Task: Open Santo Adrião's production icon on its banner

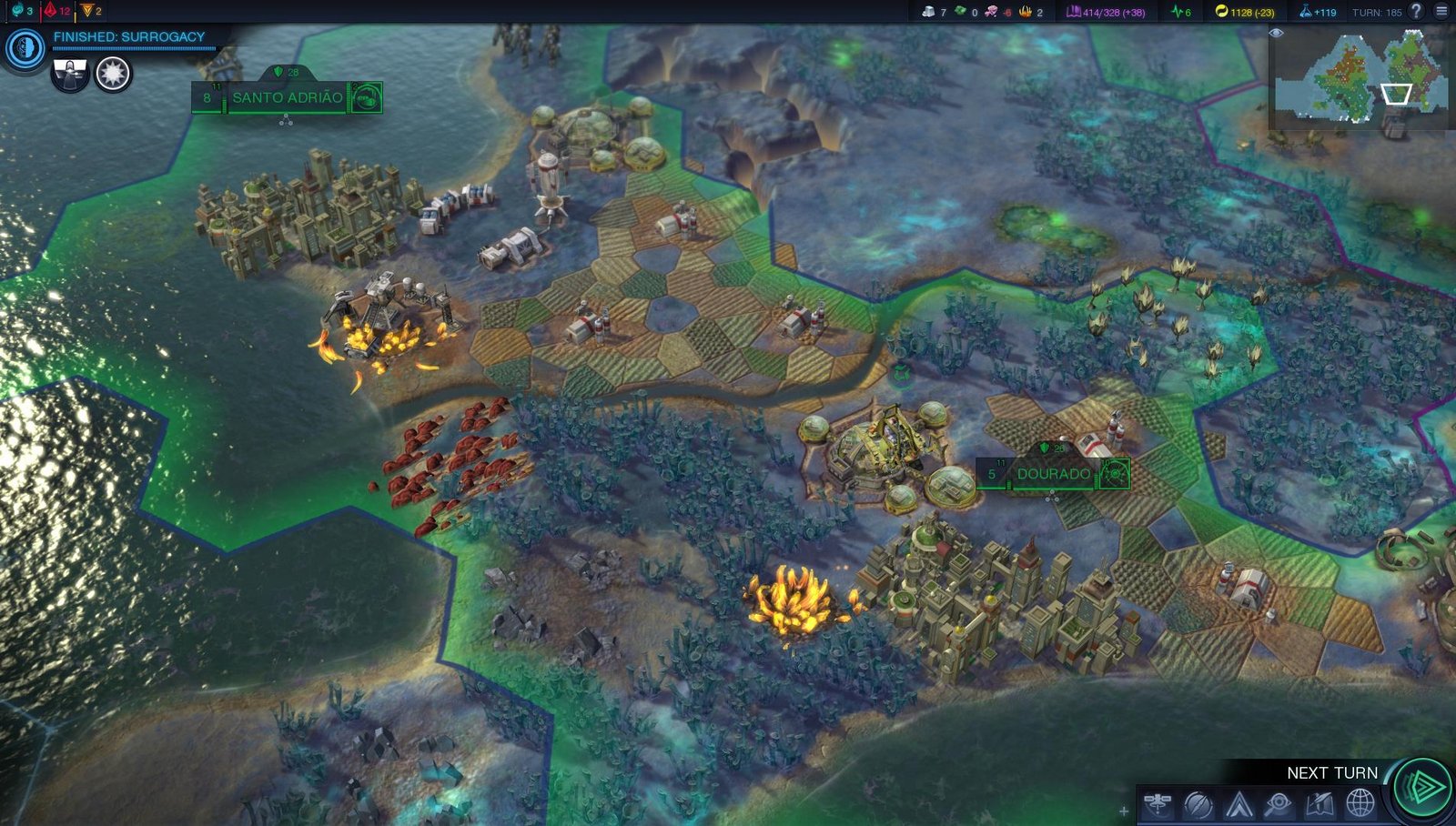Action: coord(365,97)
